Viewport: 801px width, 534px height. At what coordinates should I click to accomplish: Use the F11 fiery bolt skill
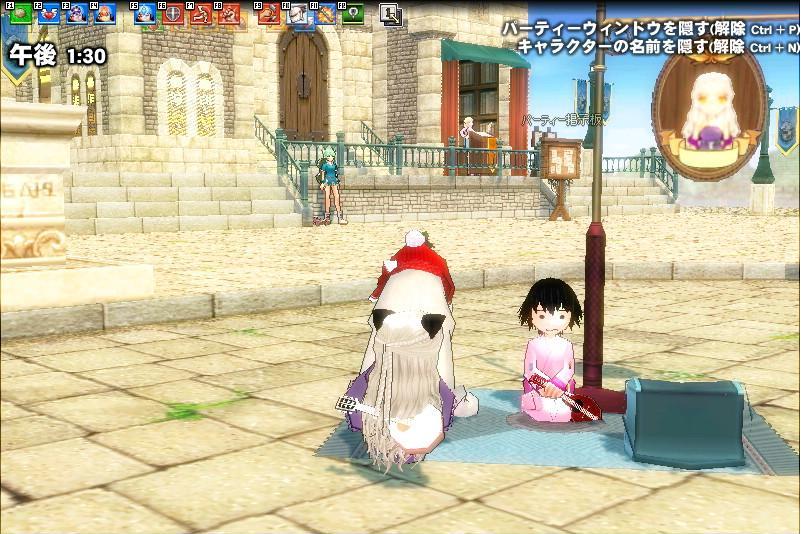pyautogui.click(x=325, y=14)
